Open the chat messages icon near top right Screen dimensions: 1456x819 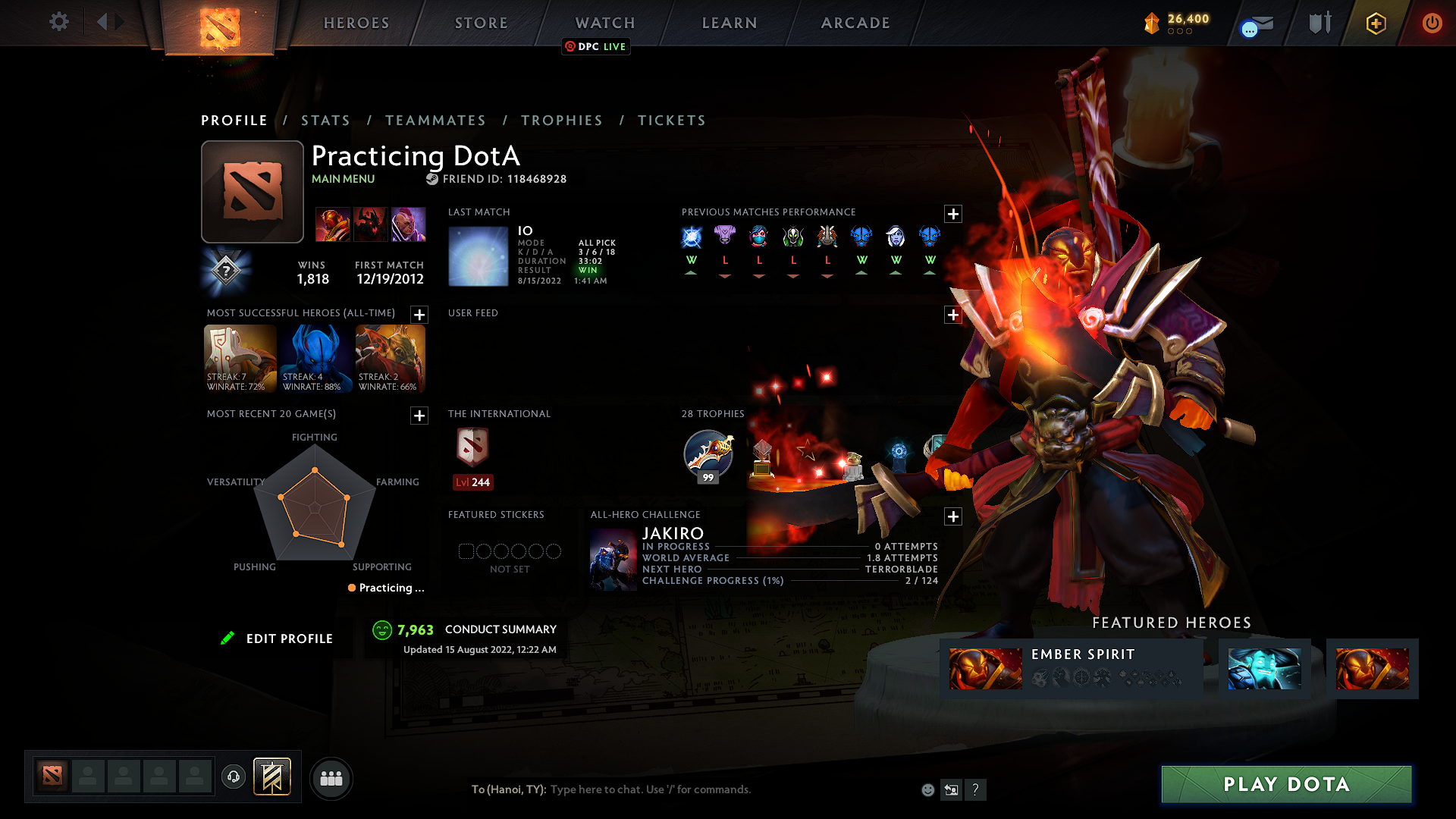(x=1255, y=23)
